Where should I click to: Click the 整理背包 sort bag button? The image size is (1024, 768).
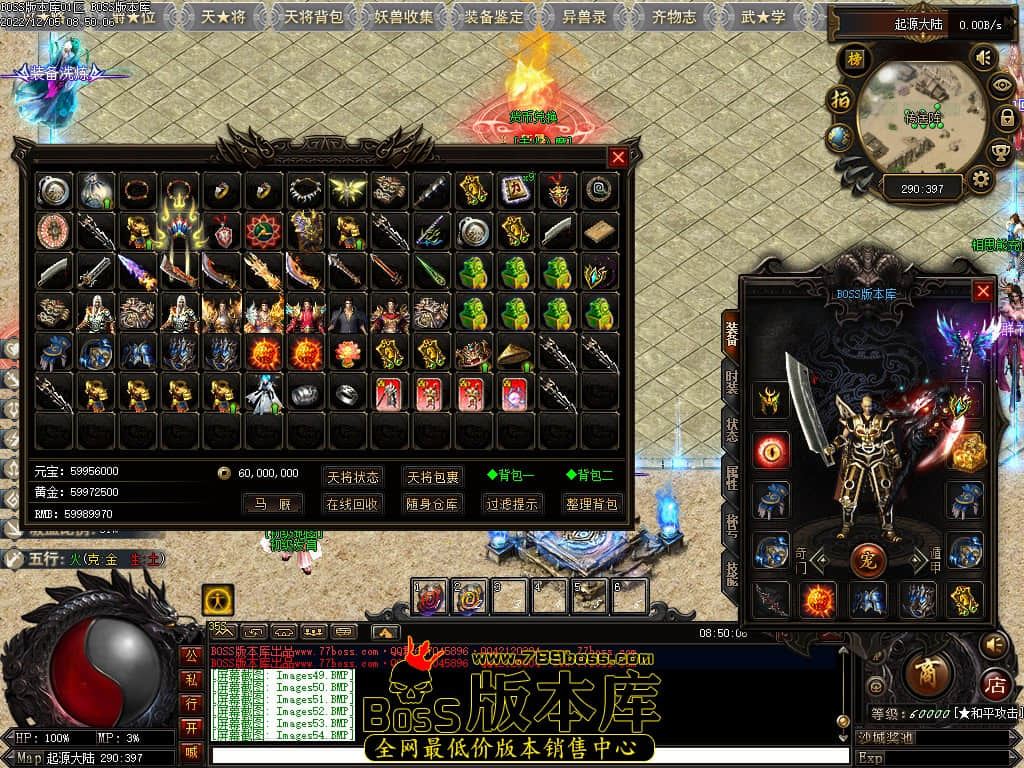(591, 504)
